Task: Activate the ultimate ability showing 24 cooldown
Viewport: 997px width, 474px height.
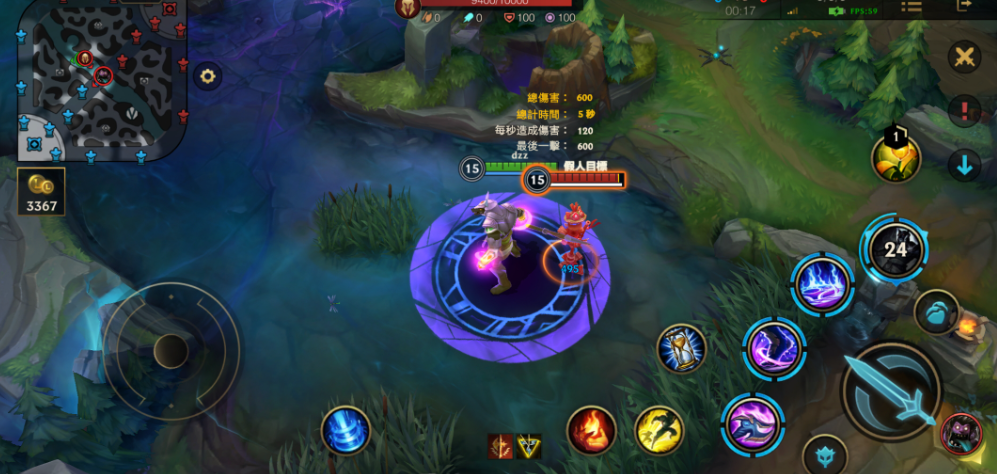Action: 894,249
